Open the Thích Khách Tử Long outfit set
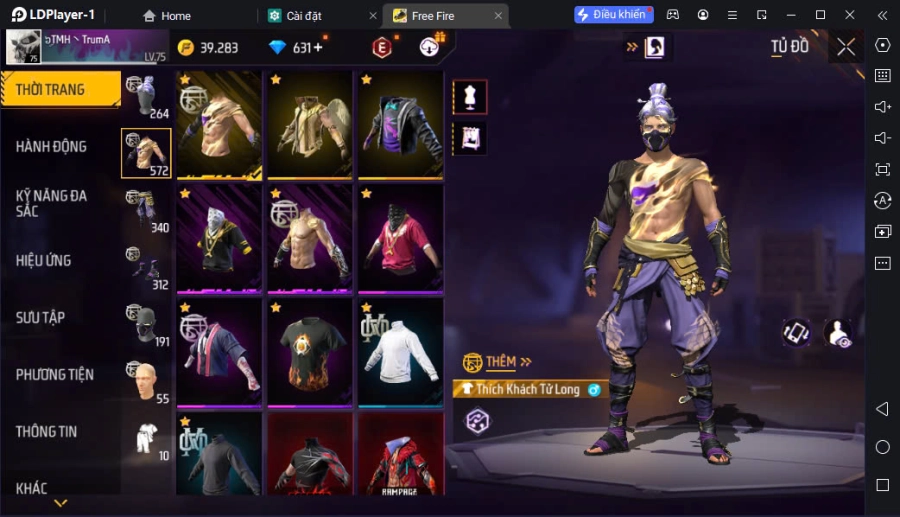This screenshot has width=900, height=517. coord(528,389)
